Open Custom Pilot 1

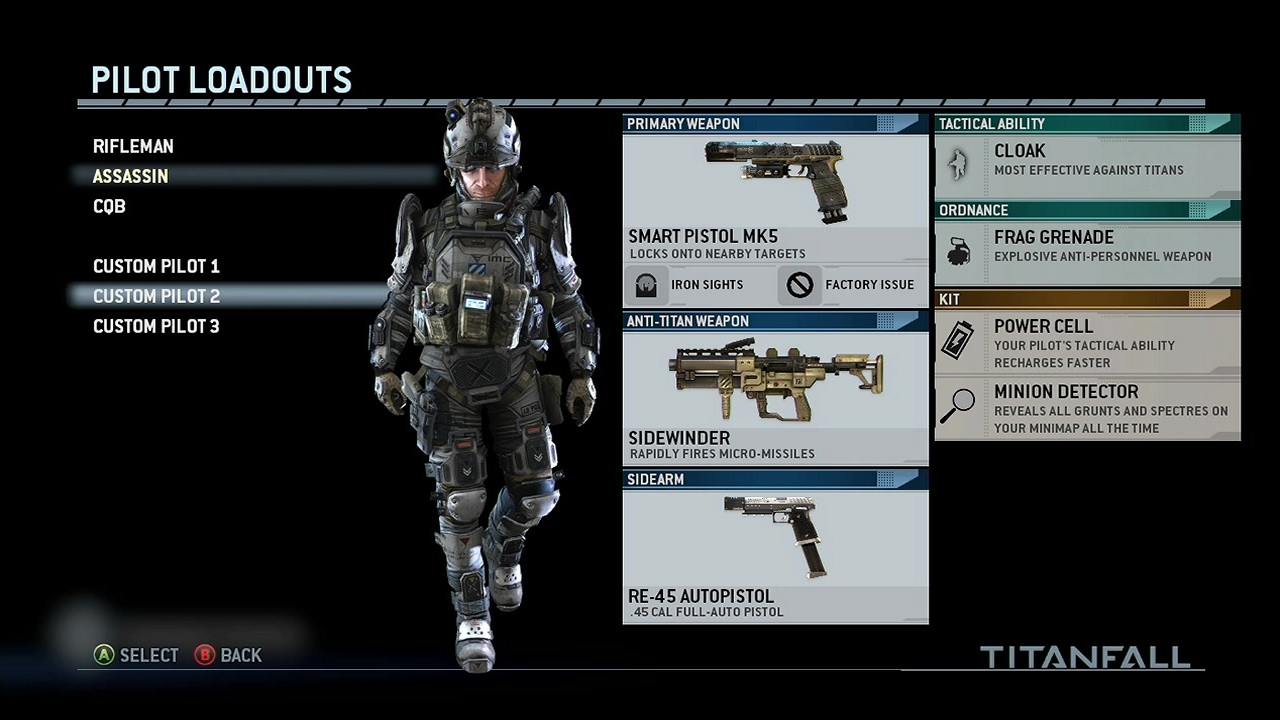click(156, 267)
